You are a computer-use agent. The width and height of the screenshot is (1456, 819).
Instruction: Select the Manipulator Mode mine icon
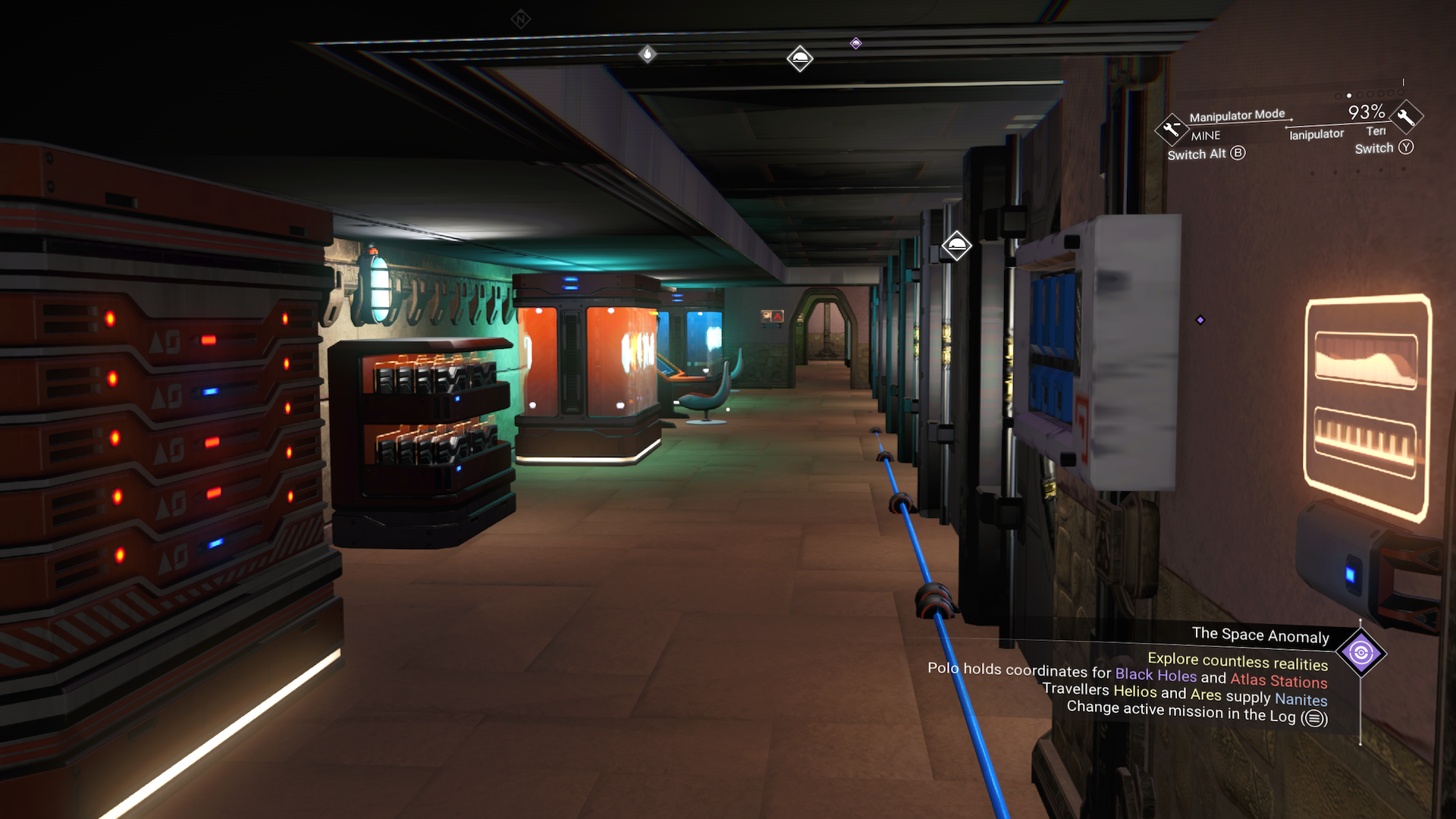pos(1171,129)
